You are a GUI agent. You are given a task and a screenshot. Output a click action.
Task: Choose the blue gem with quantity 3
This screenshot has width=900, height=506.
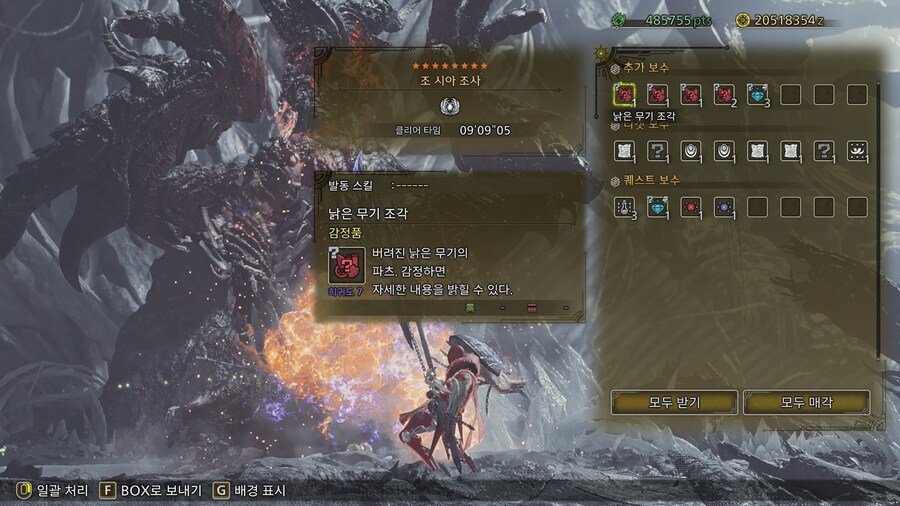pyautogui.click(x=758, y=95)
